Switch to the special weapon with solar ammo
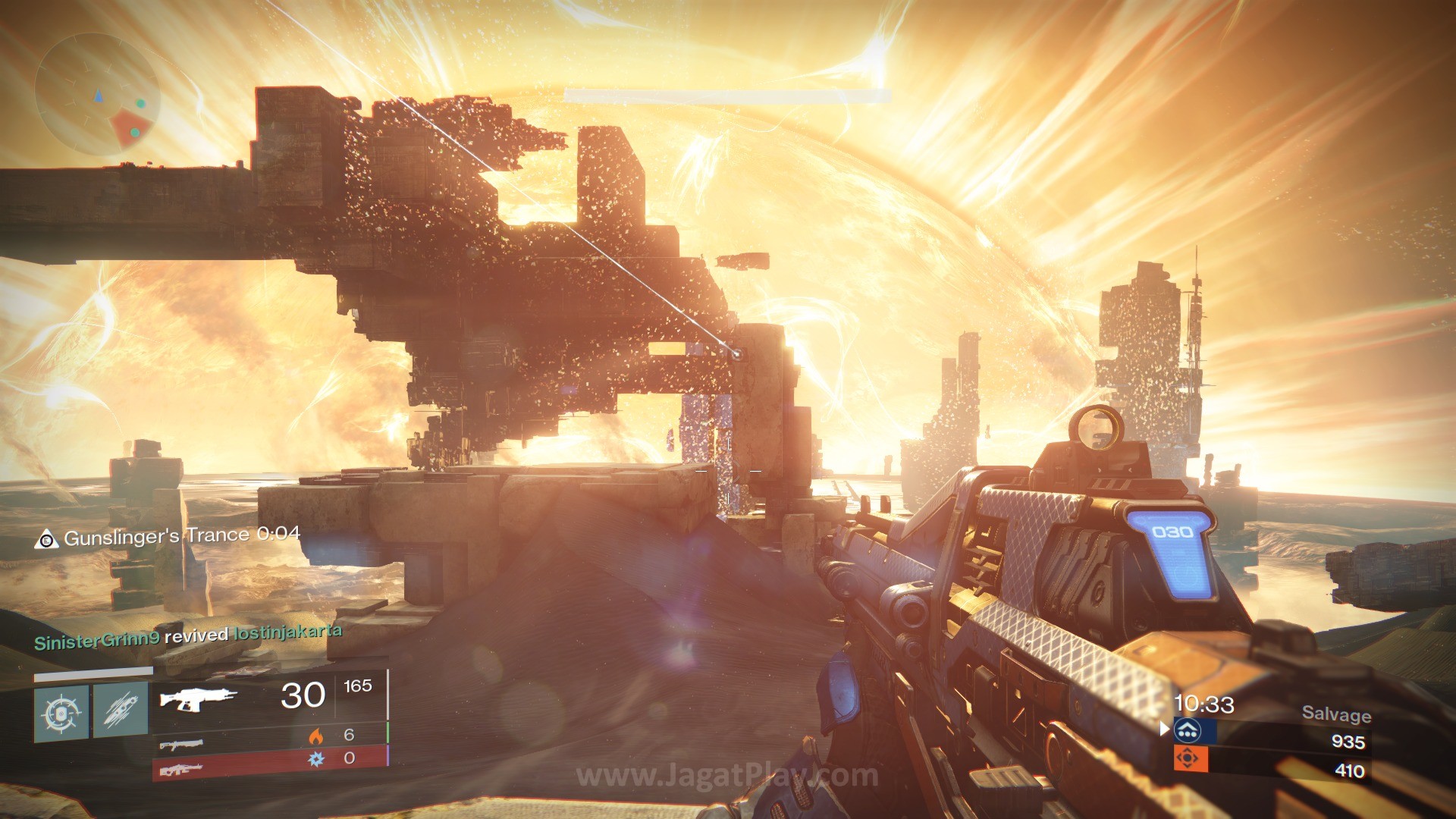The height and width of the screenshot is (819, 1456). coord(181,744)
